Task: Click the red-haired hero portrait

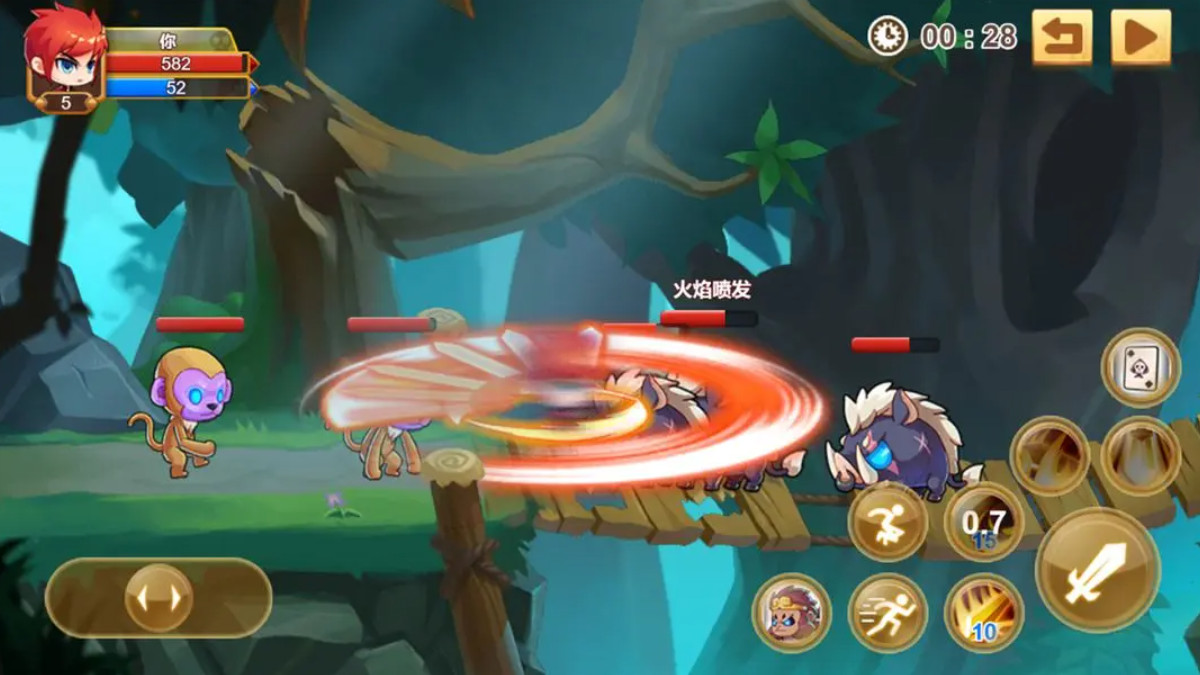Action: [x=63, y=55]
